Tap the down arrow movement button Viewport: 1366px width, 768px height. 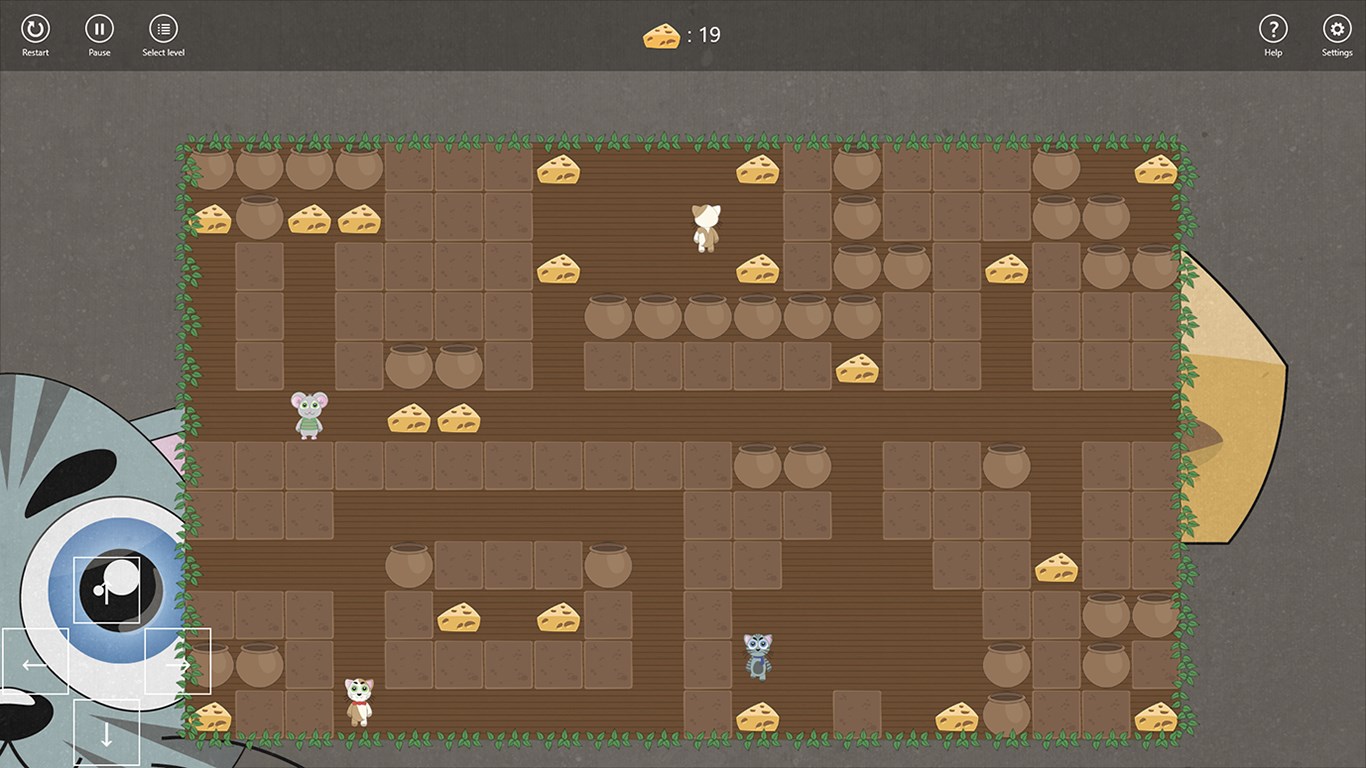pyautogui.click(x=106, y=732)
